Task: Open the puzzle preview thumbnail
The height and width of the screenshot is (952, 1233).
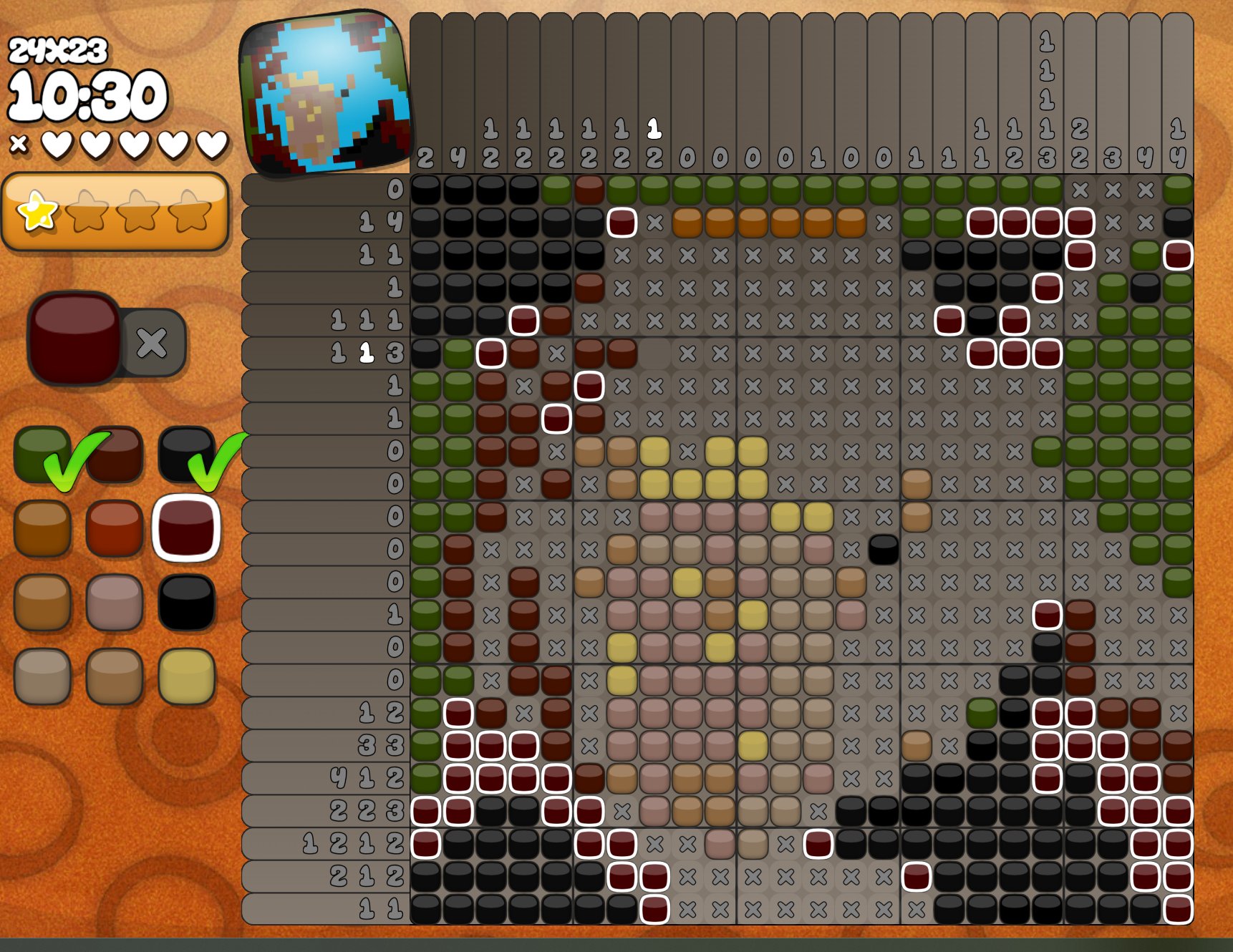Action: click(x=327, y=92)
